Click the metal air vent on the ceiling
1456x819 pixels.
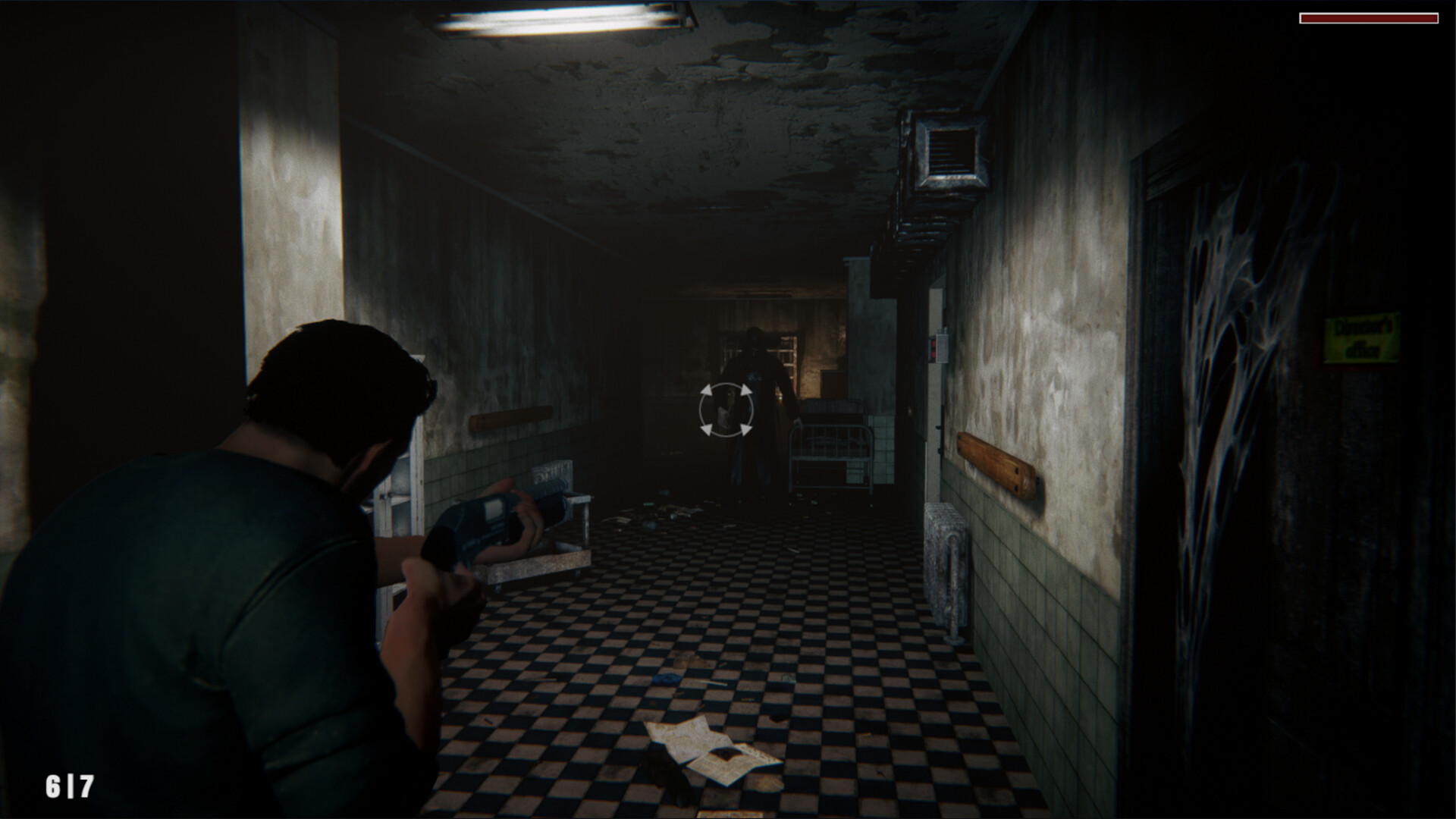[946, 152]
